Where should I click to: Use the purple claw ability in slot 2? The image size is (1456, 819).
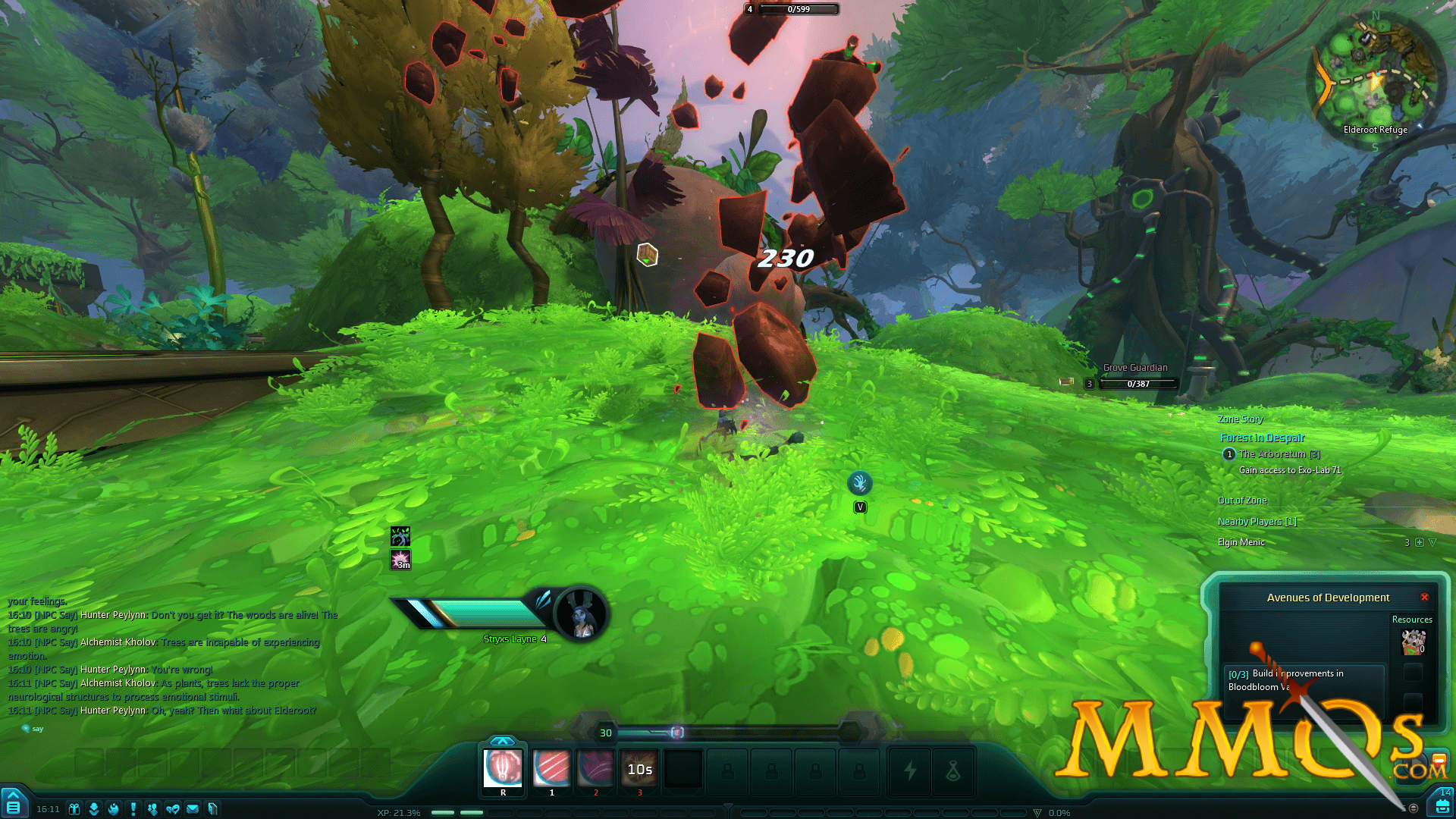pos(595,768)
